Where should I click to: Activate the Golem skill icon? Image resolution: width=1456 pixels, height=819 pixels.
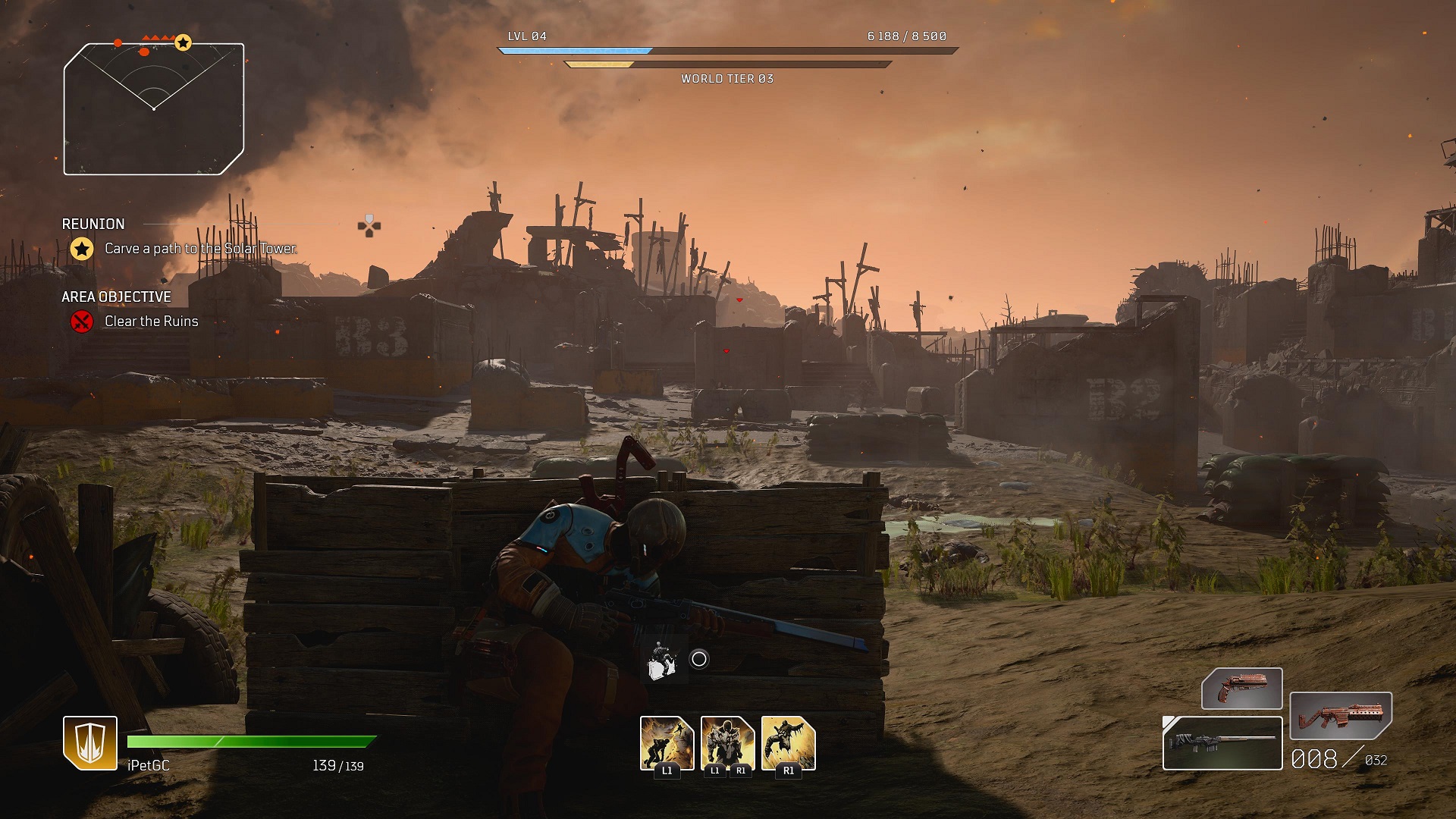point(727,743)
